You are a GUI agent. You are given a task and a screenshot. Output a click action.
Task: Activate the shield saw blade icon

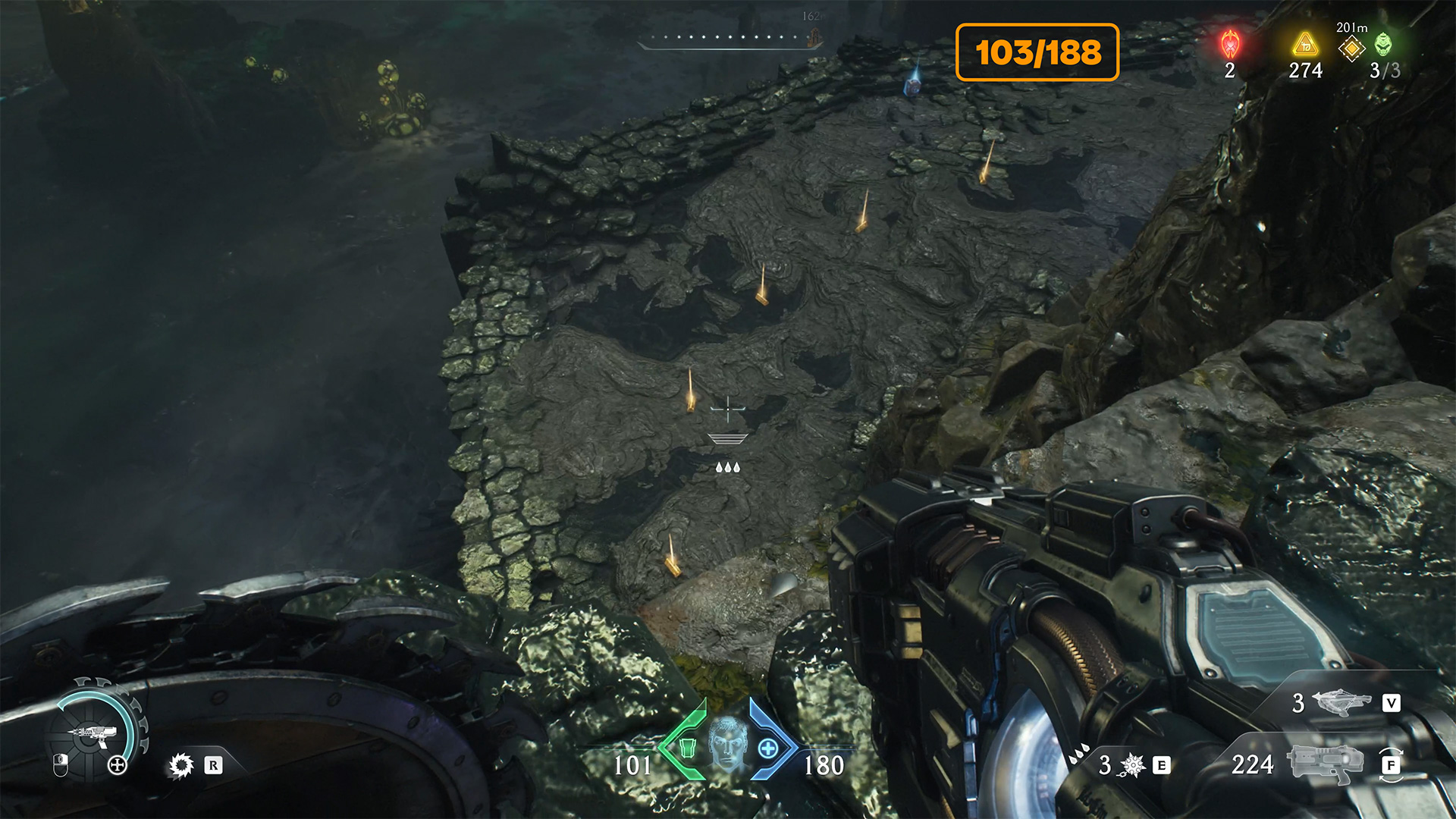pos(181,765)
